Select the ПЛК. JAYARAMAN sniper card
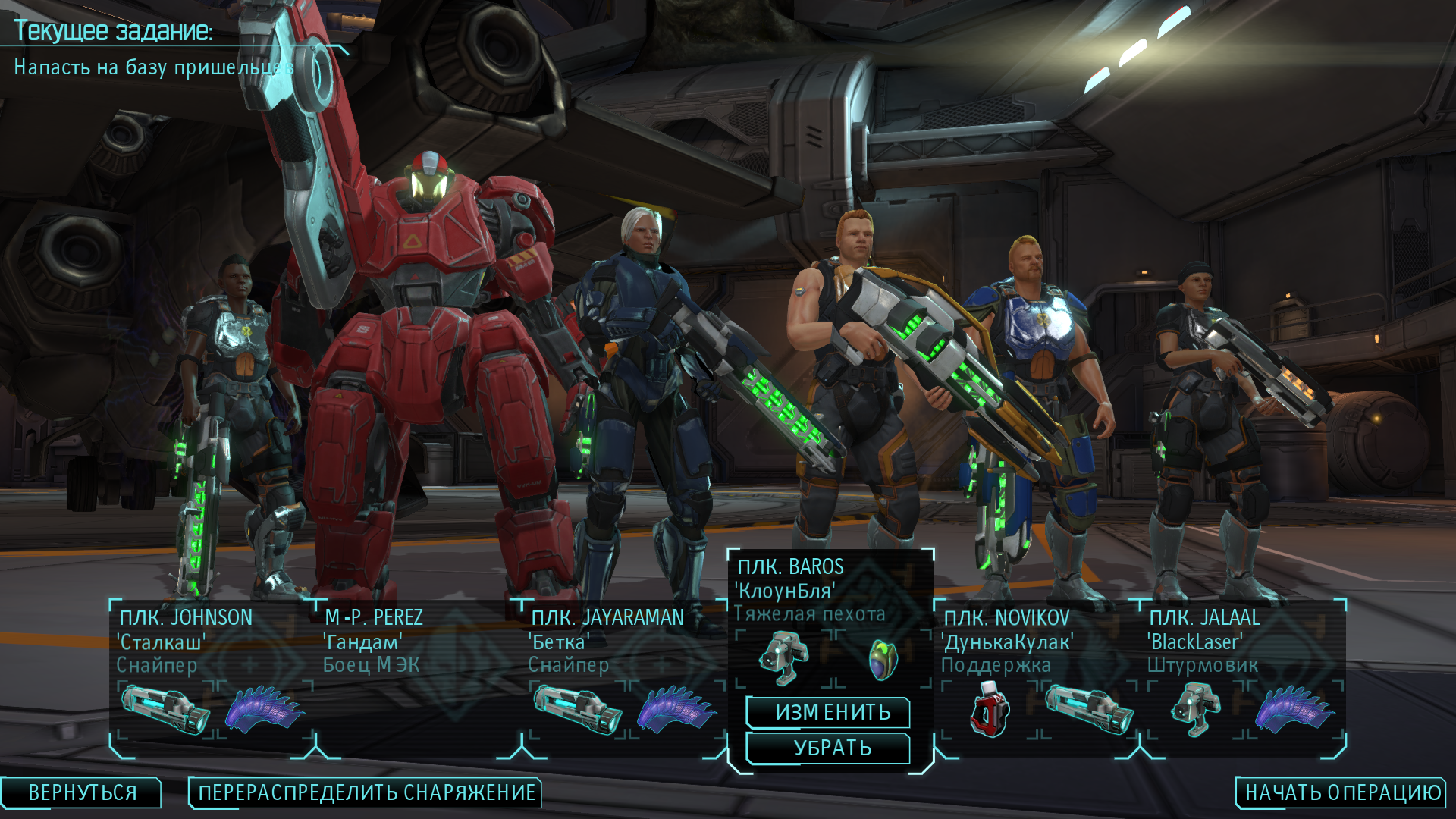 click(607, 618)
